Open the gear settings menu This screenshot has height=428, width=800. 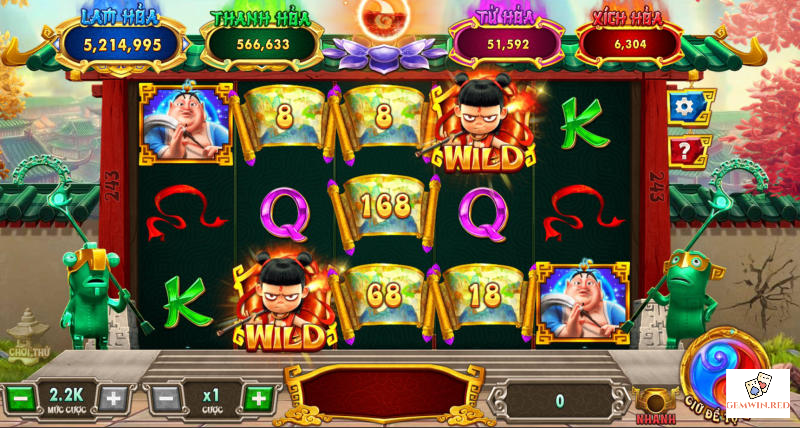point(688,107)
